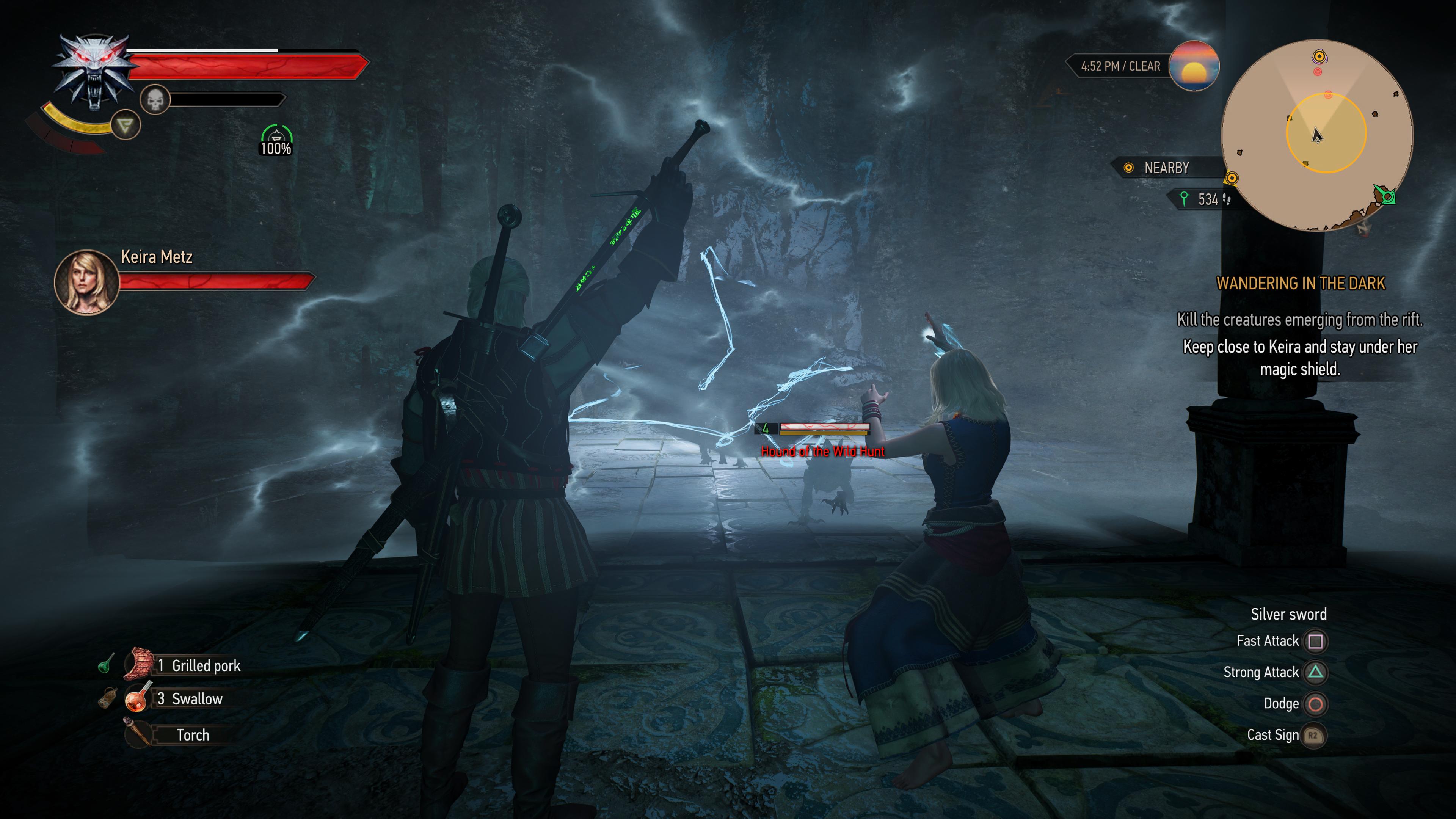
Task: Select the green quest marker on minimap
Action: click(x=1387, y=196)
